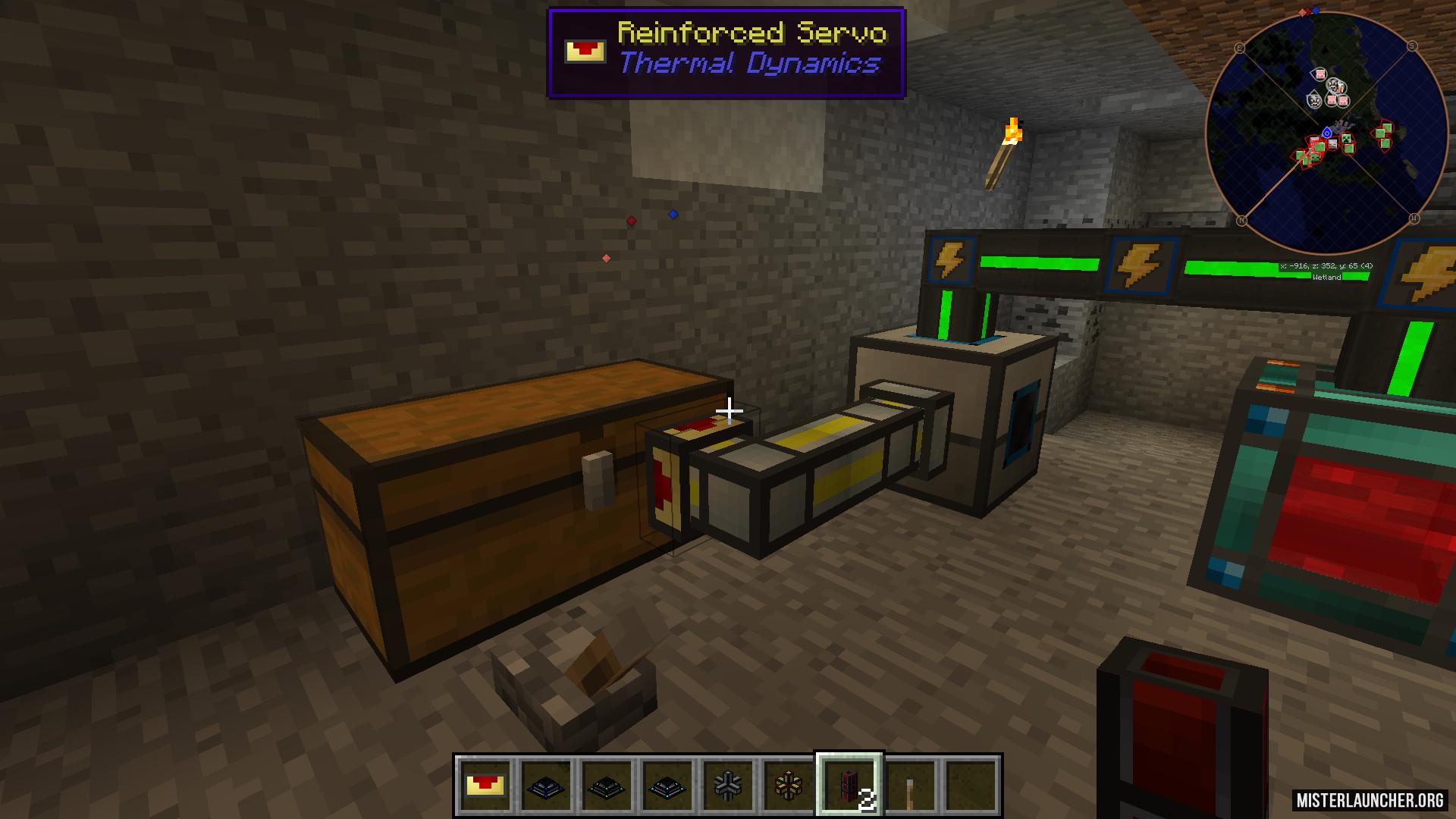Pick the lever item in the hotbar

click(x=910, y=786)
